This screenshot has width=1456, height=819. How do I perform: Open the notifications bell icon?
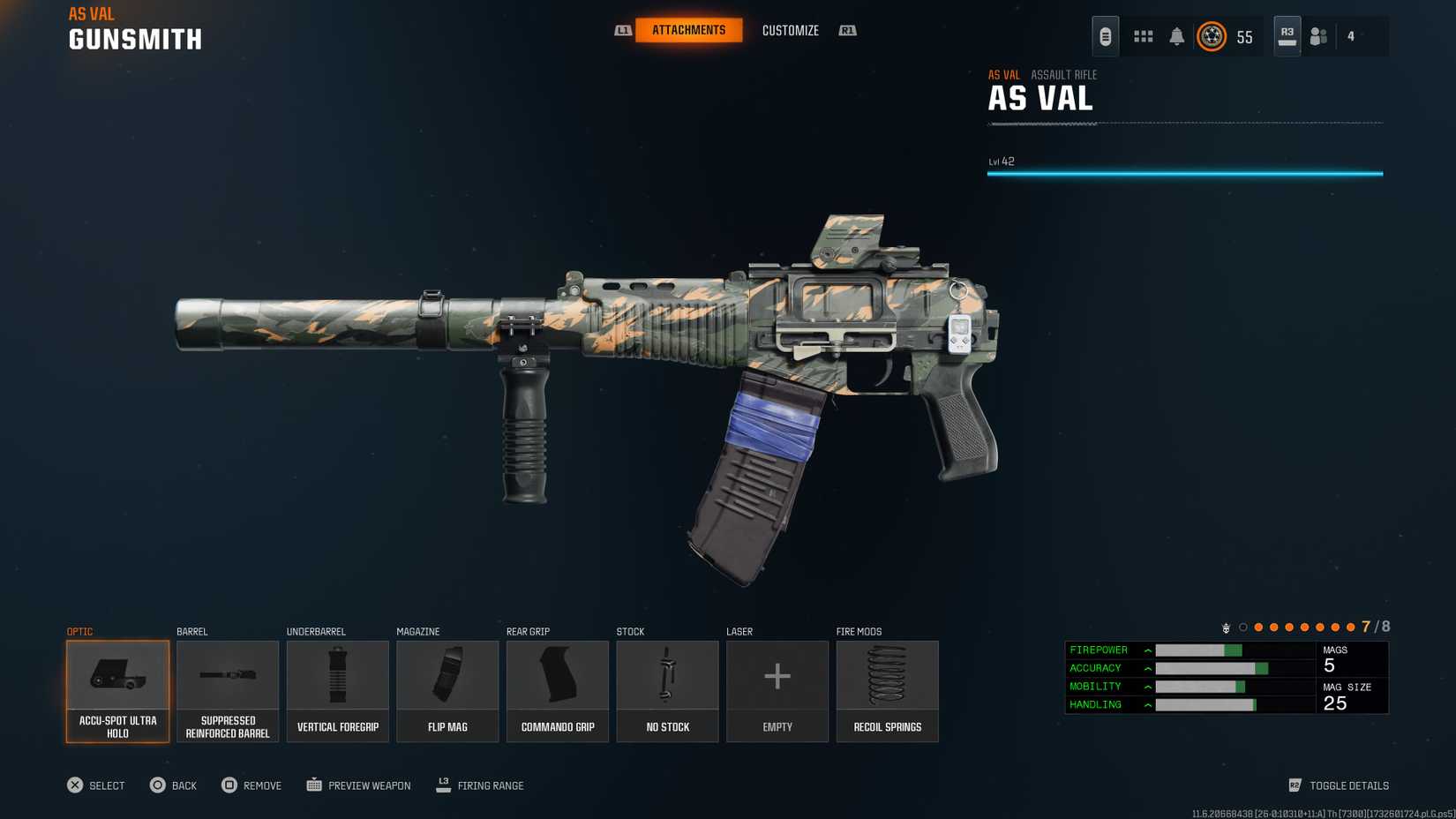1175,37
